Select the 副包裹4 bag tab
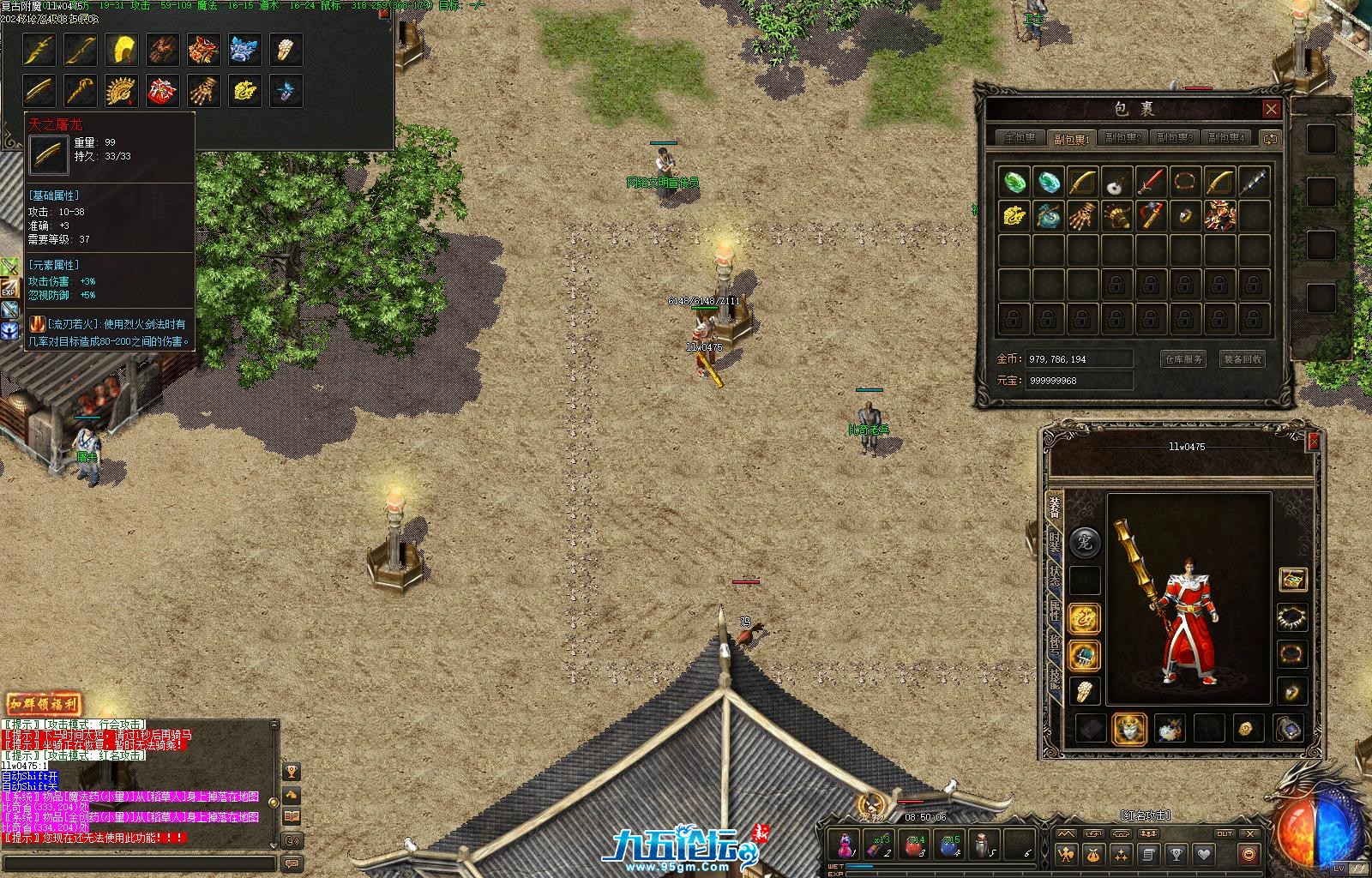This screenshot has height=878, width=1372. pos(1225,138)
